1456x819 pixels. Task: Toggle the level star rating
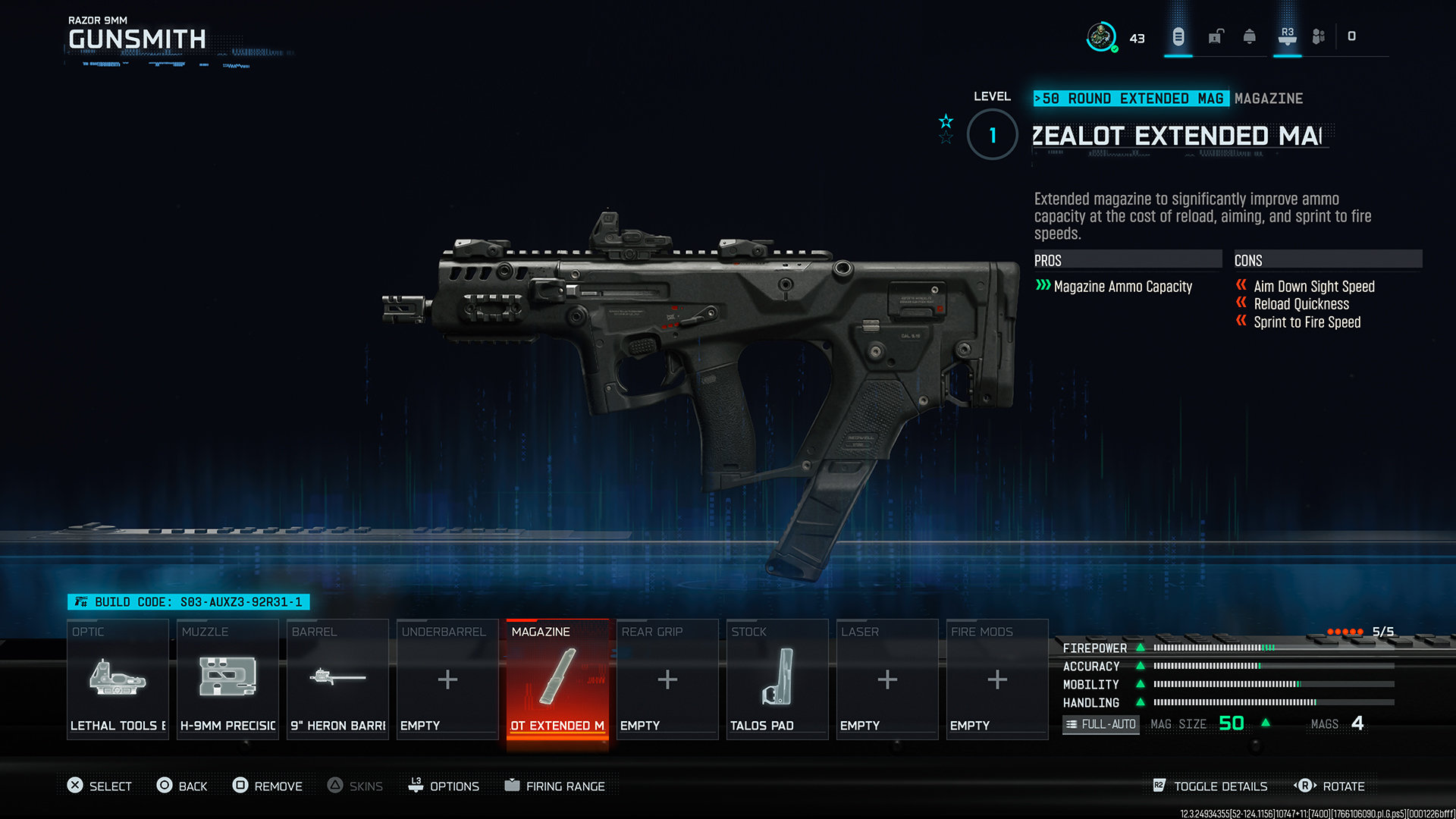coord(946,127)
